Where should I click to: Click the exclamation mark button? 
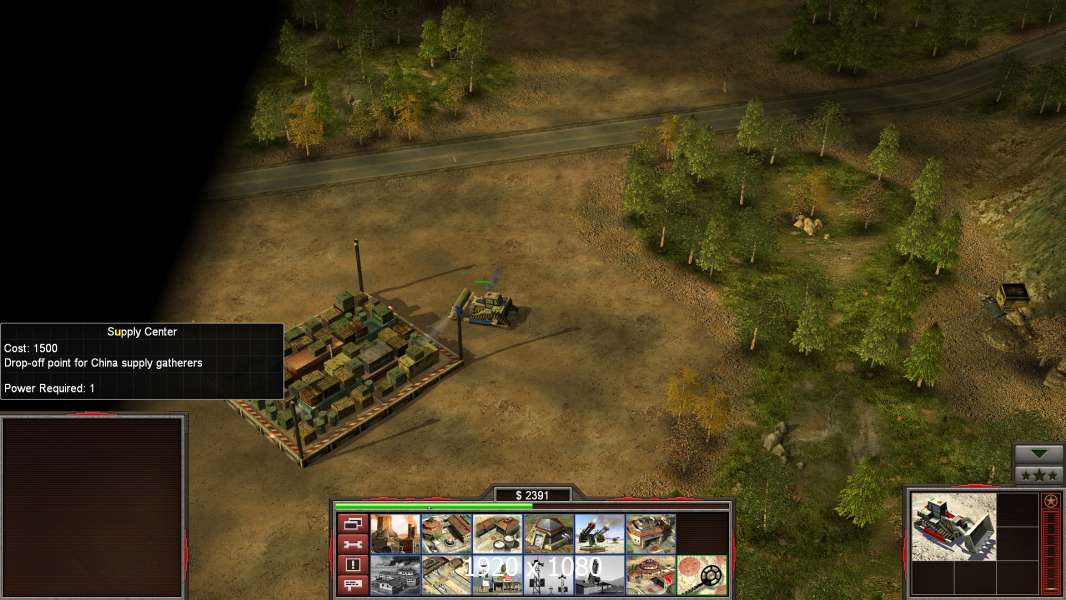351,565
